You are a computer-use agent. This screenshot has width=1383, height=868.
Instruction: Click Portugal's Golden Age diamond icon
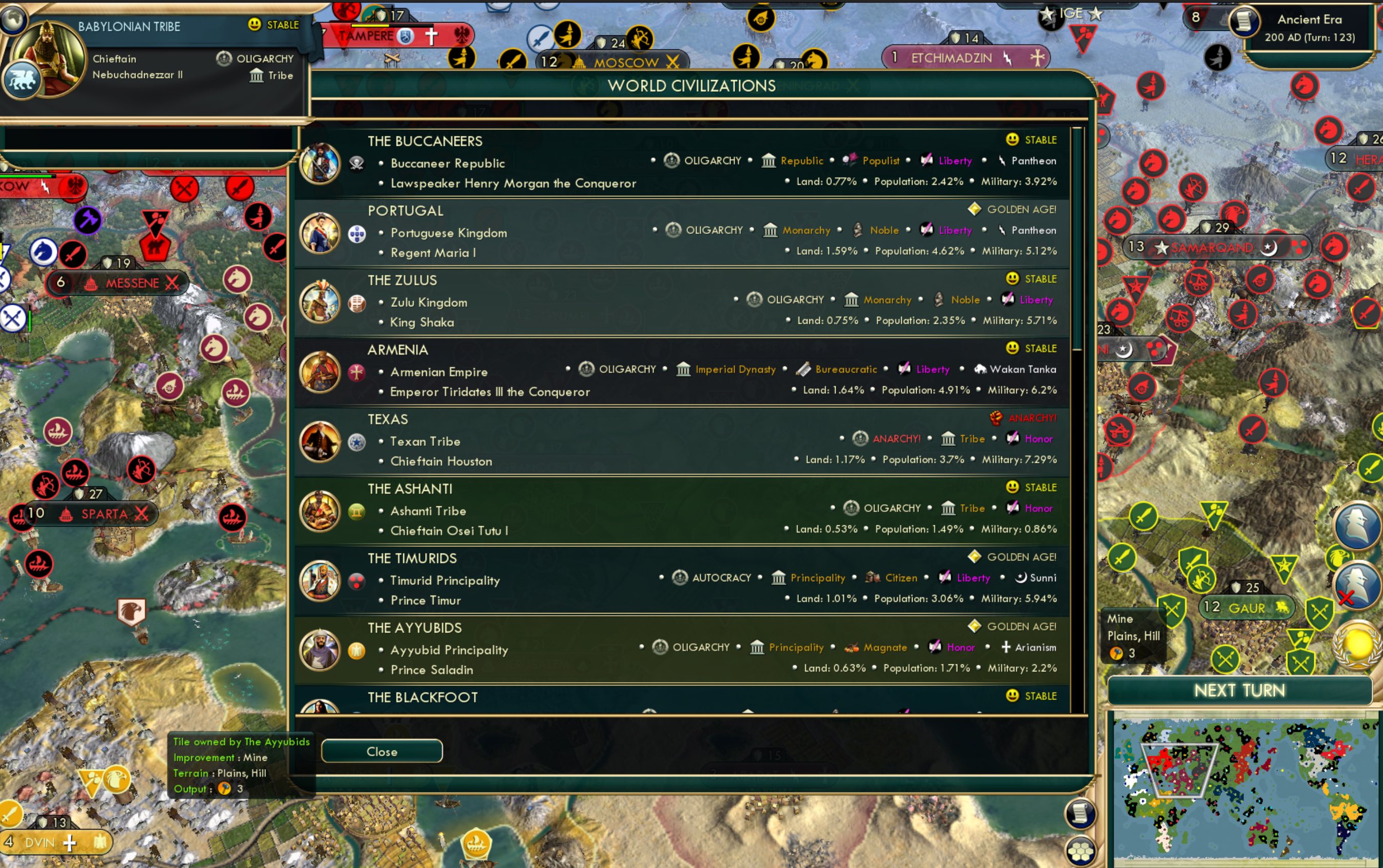974,209
